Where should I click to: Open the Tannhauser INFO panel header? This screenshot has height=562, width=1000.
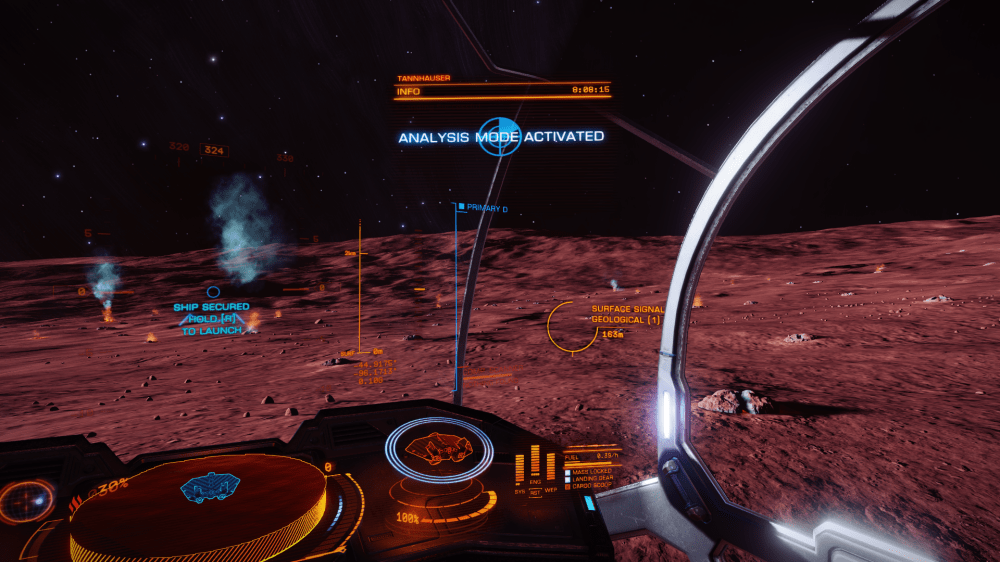pos(502,91)
